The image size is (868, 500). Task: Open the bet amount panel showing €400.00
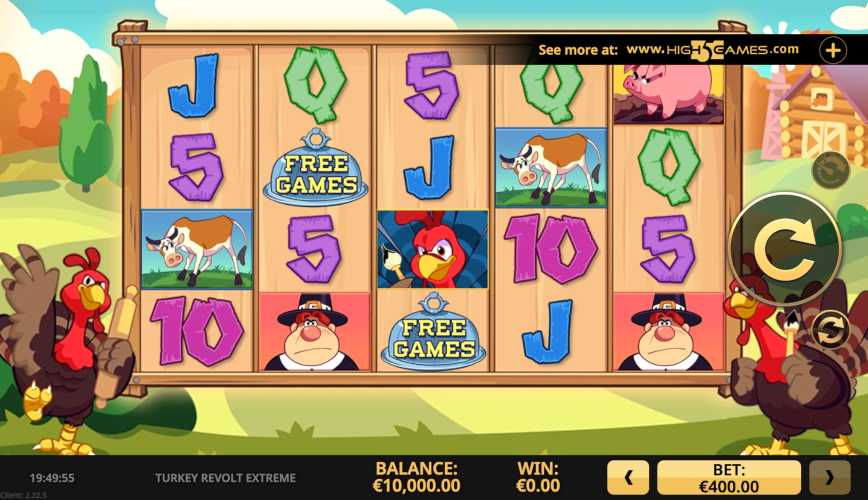tap(728, 478)
